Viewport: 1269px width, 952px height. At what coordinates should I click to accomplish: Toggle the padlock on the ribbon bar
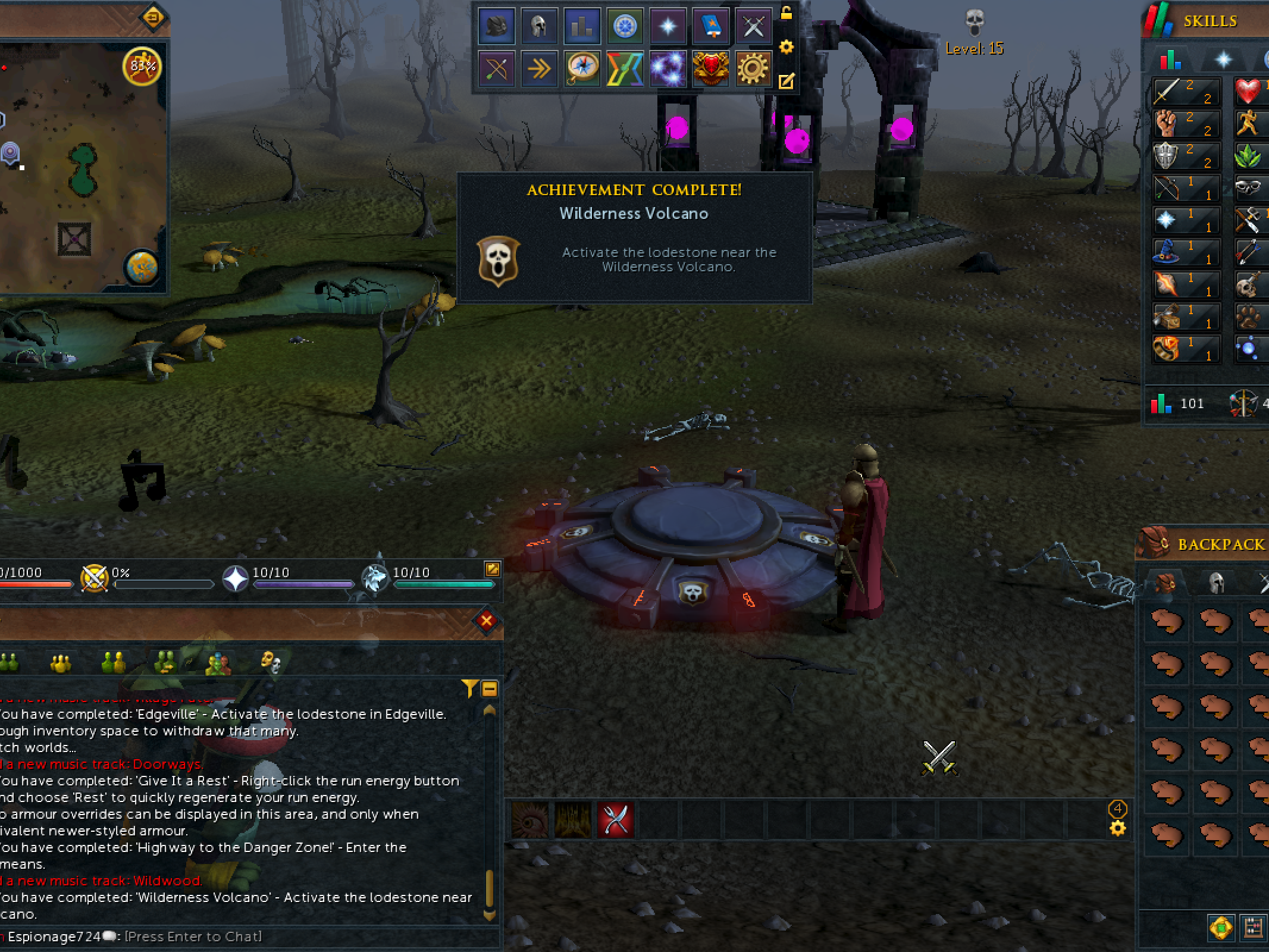click(787, 13)
